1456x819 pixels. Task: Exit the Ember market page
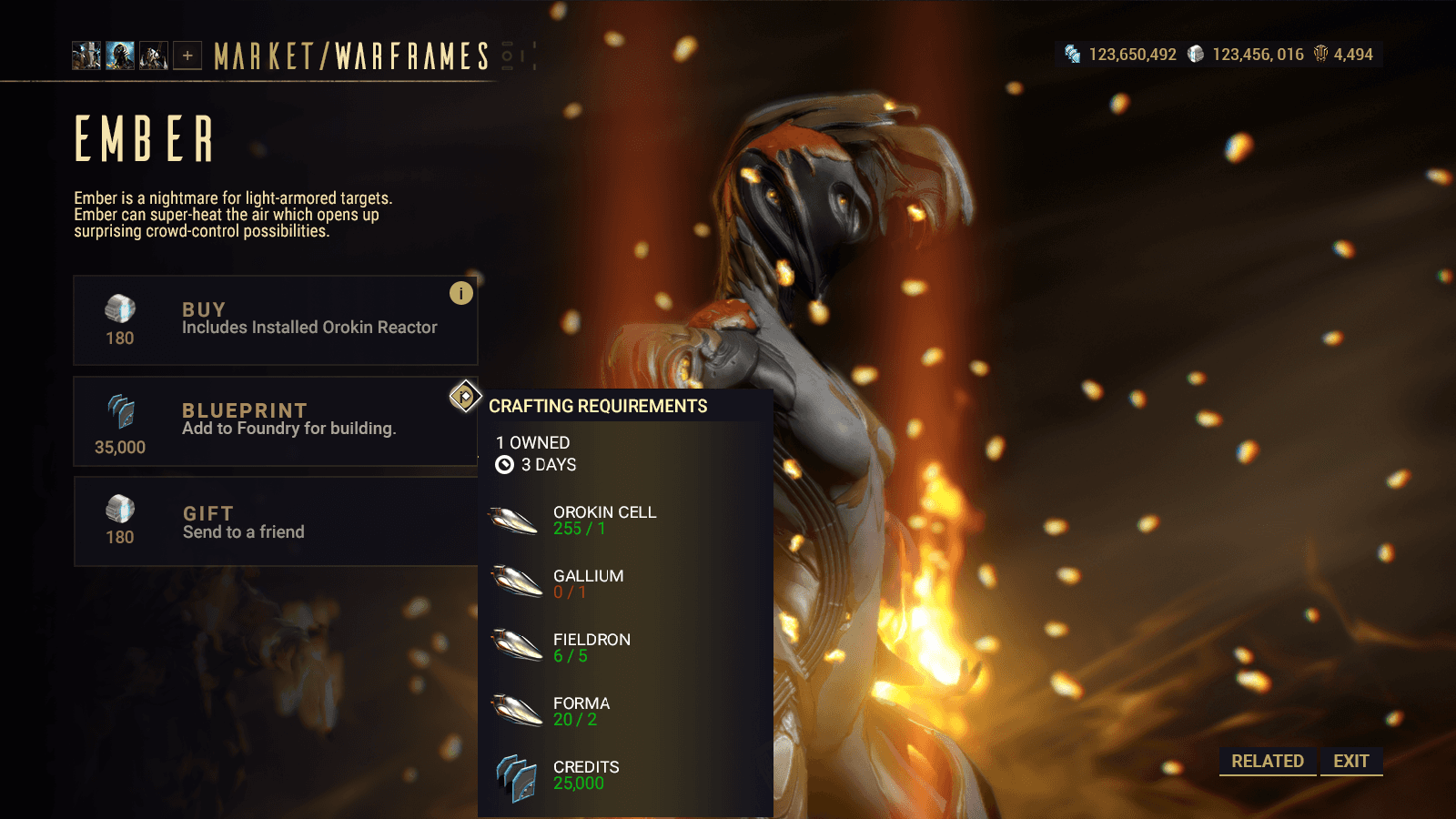pyautogui.click(x=1351, y=761)
